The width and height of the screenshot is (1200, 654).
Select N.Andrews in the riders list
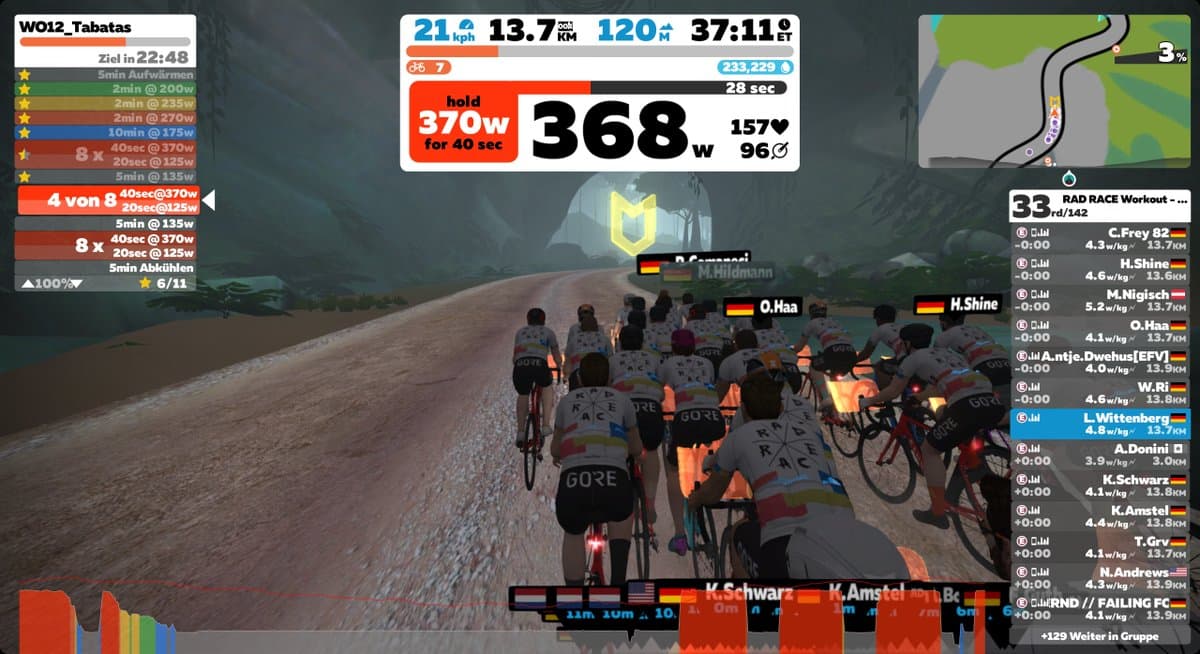tap(1099, 577)
